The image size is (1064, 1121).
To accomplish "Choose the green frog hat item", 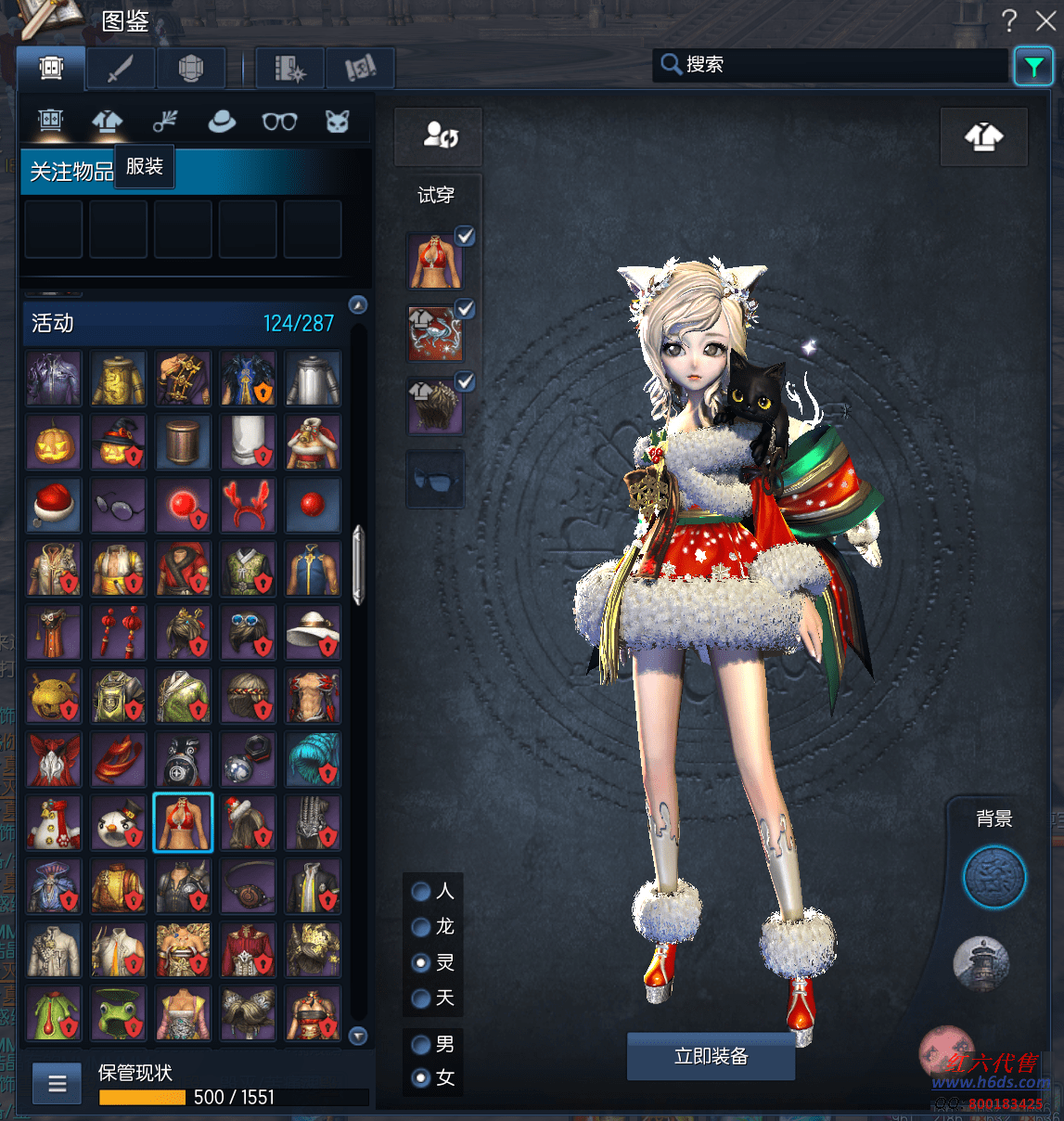I will 119,1012.
